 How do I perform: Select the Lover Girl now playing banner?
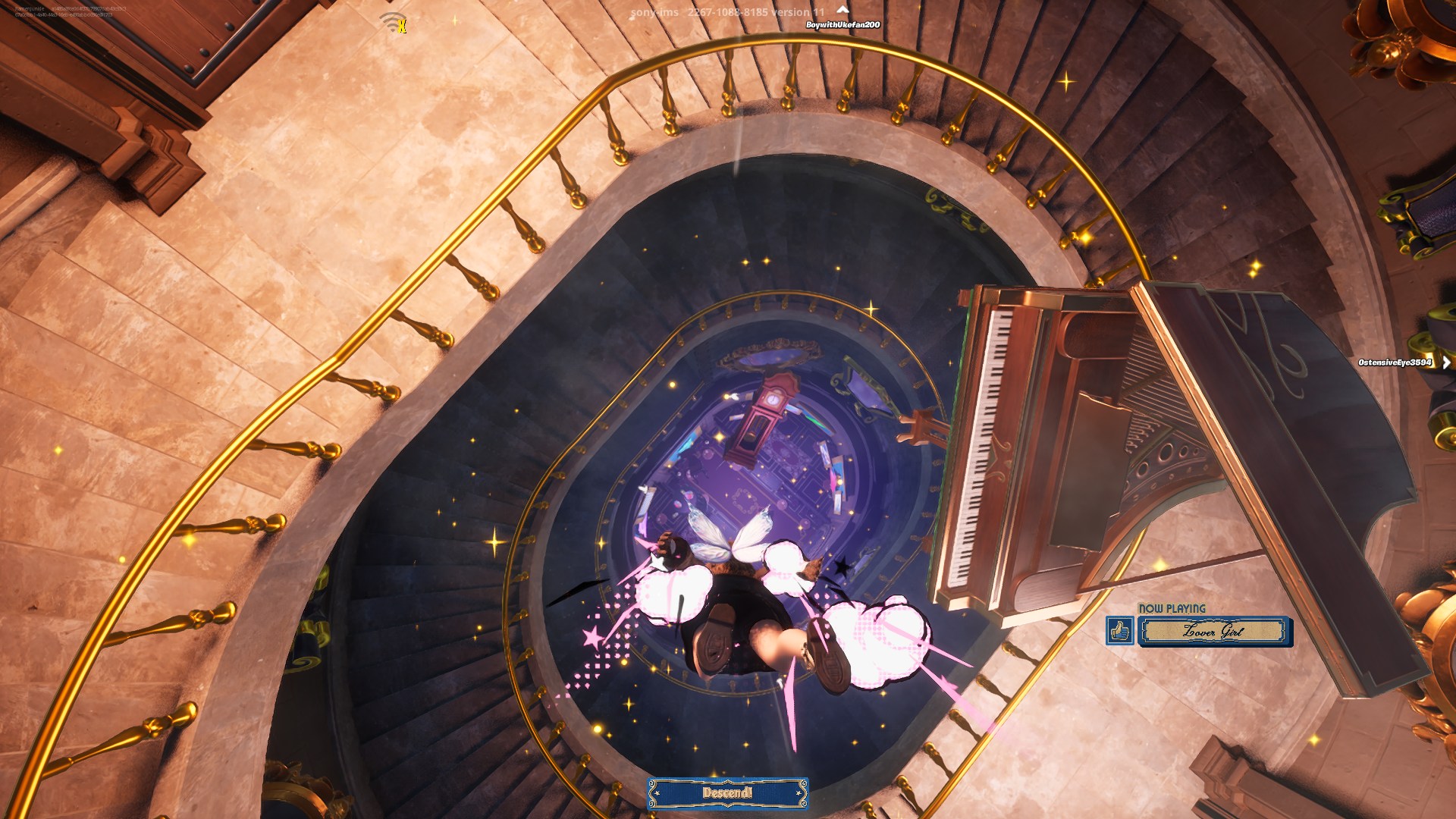(1213, 631)
